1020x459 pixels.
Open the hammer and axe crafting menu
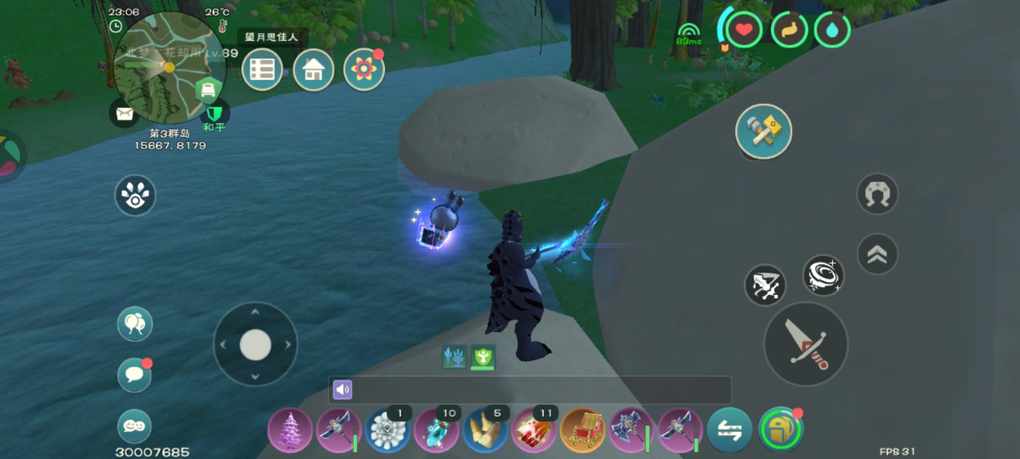pos(764,131)
